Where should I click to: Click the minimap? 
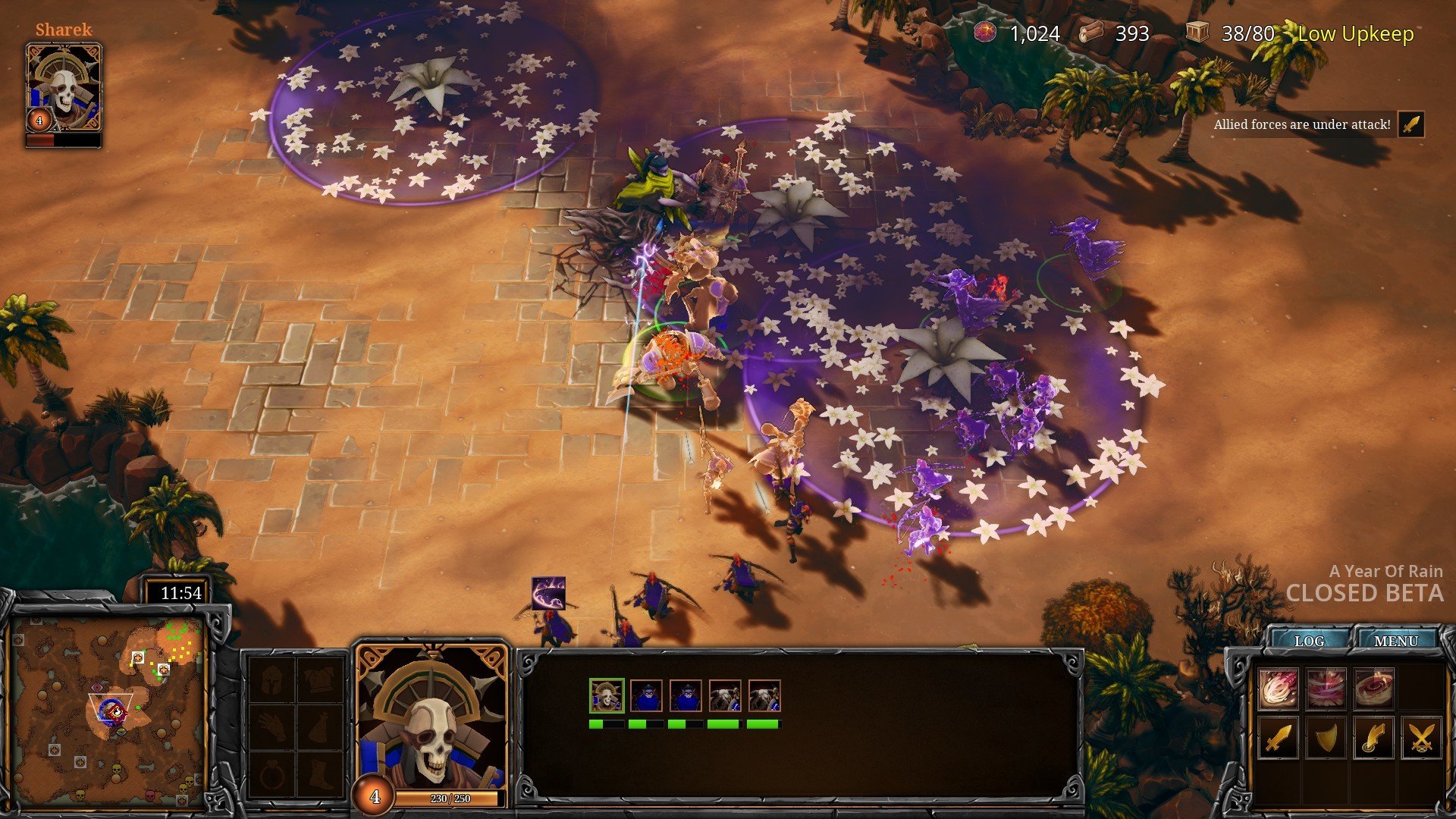coord(111,711)
